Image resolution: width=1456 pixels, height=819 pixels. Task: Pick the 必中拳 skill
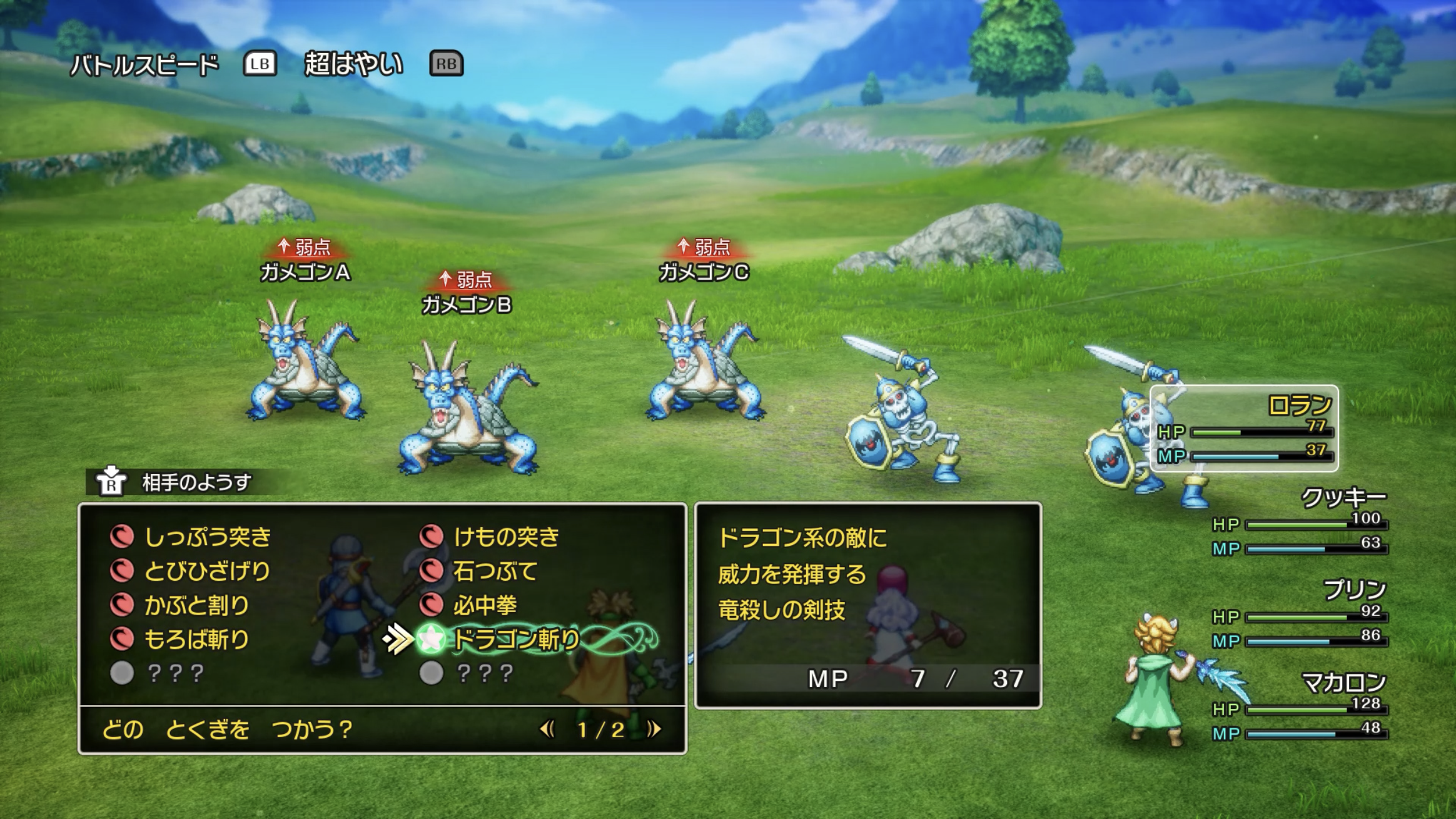pos(485,605)
